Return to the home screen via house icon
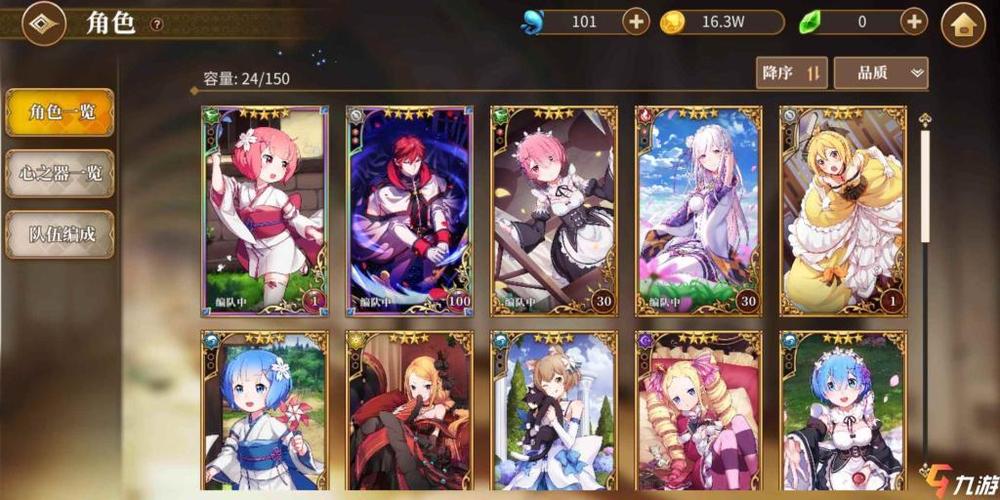1000x500 pixels. coord(963,24)
